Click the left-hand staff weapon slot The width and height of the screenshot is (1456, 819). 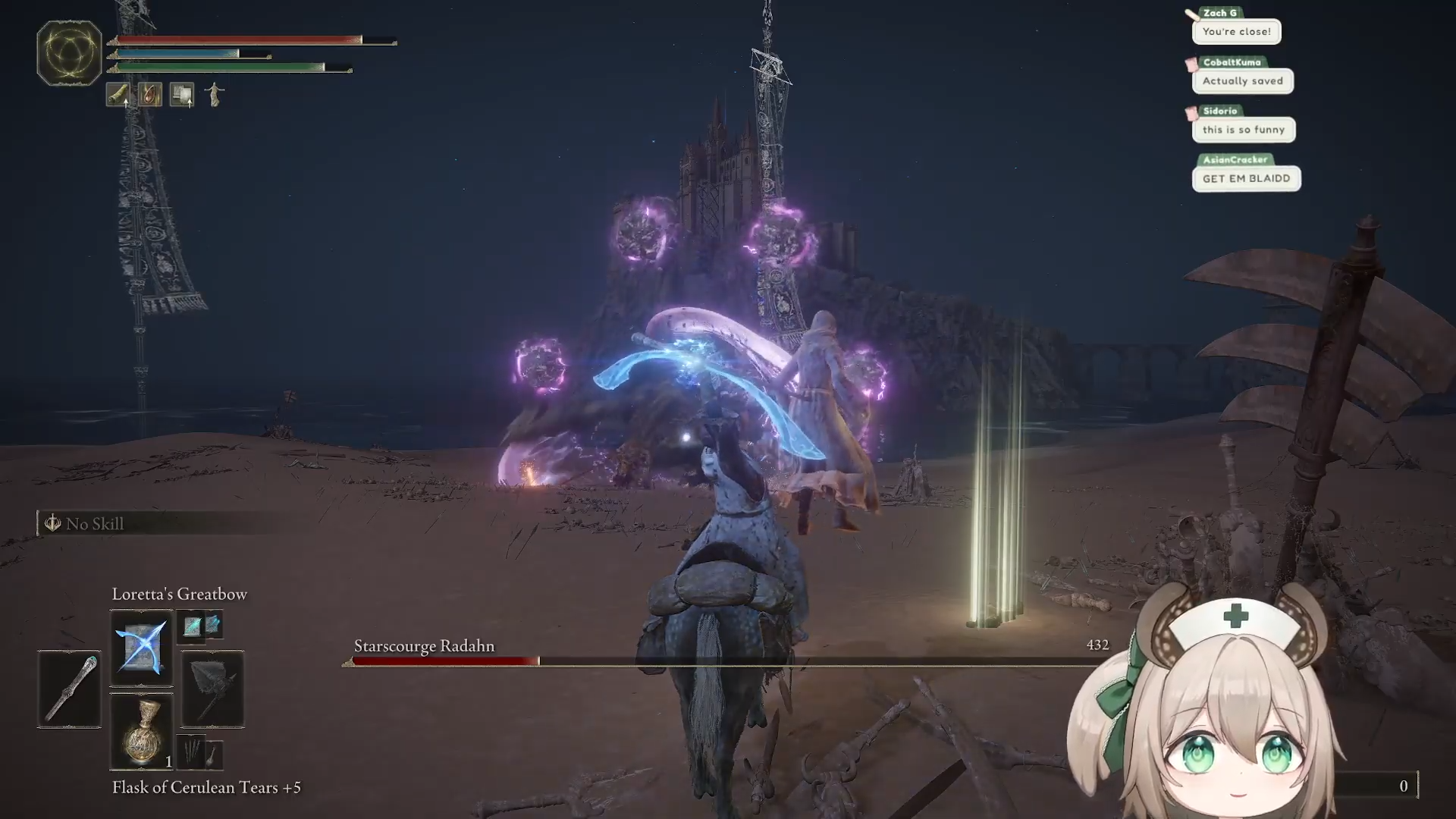pos(69,689)
